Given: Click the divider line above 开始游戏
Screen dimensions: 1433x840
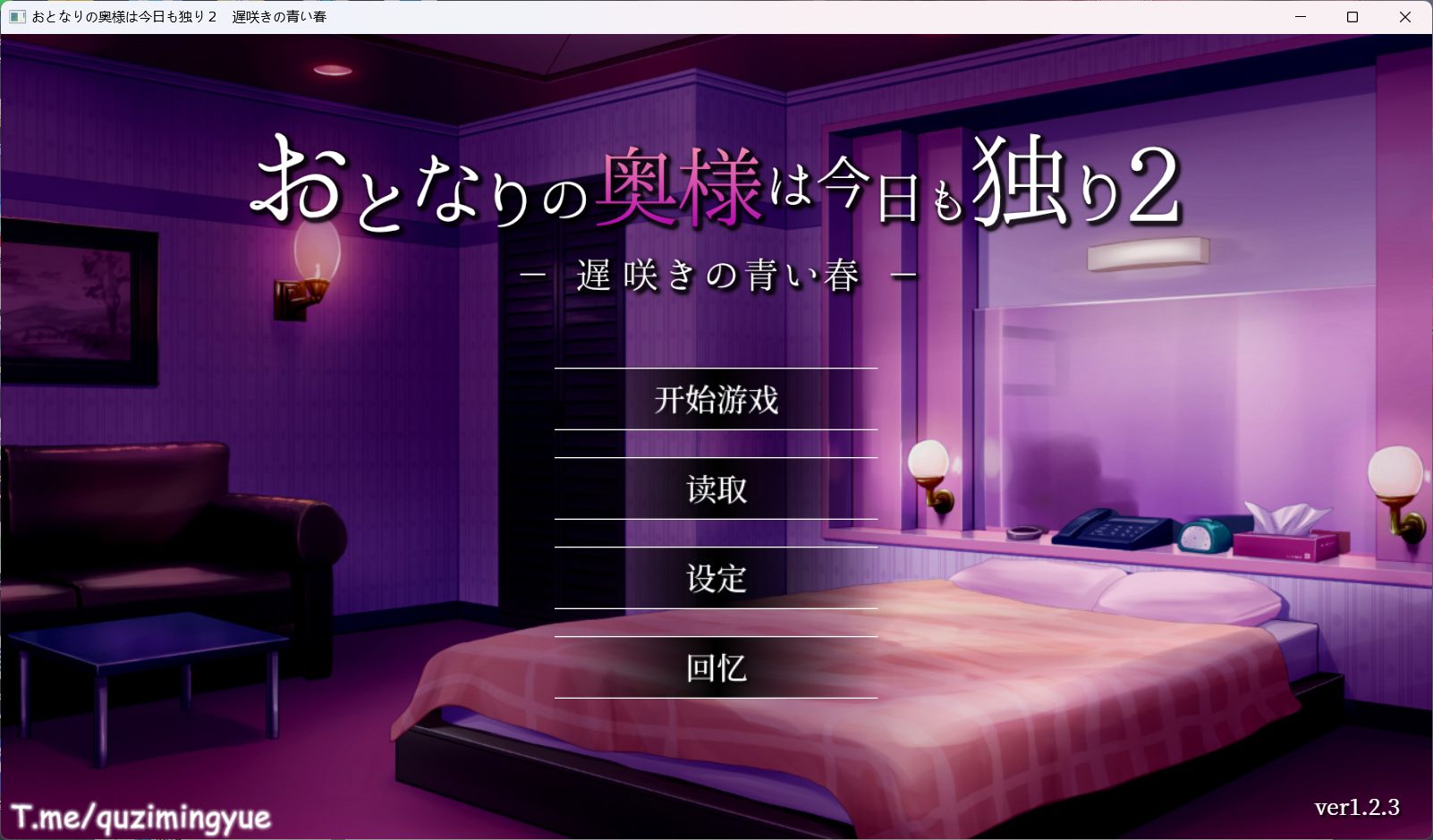Looking at the screenshot, I should coord(715,368).
